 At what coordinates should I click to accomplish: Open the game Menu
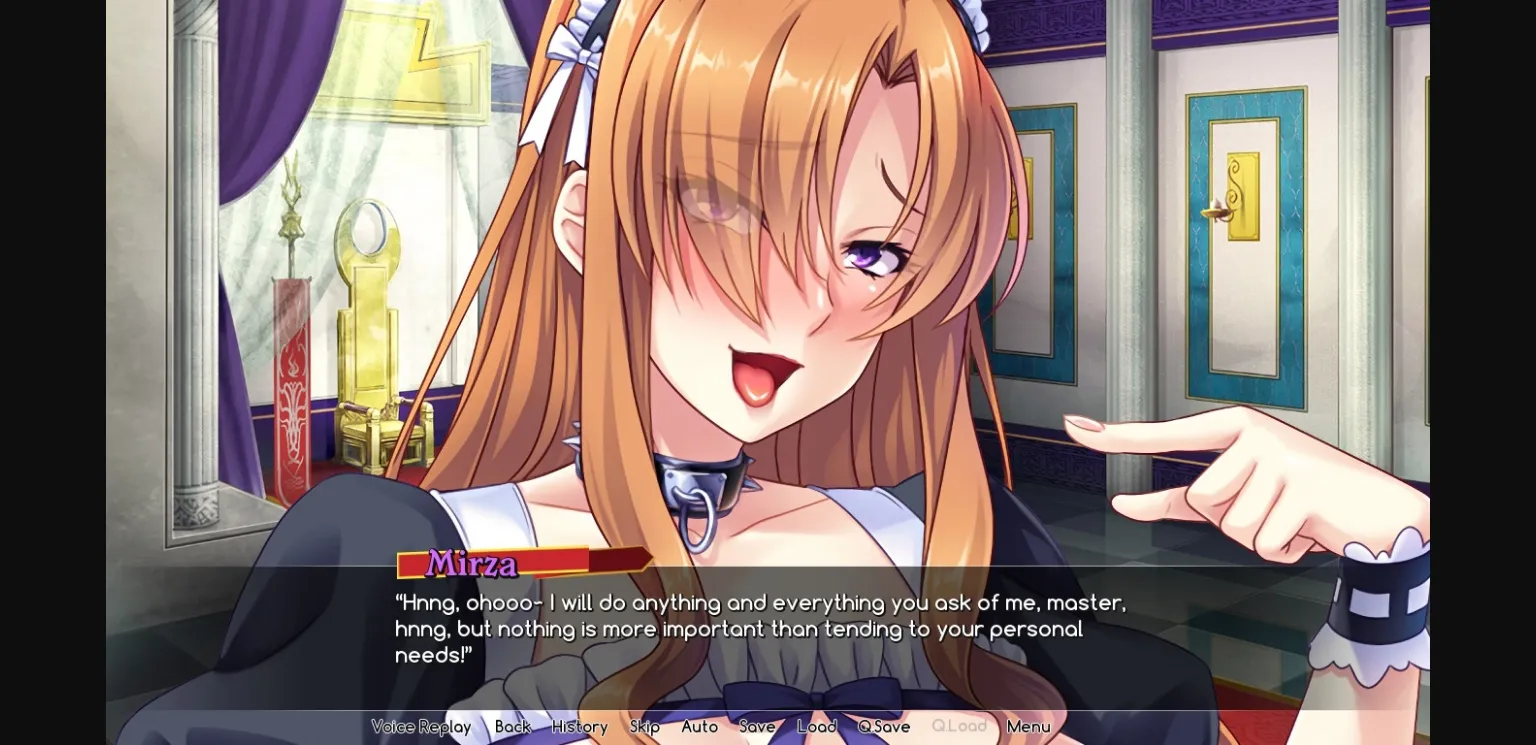point(1028,727)
